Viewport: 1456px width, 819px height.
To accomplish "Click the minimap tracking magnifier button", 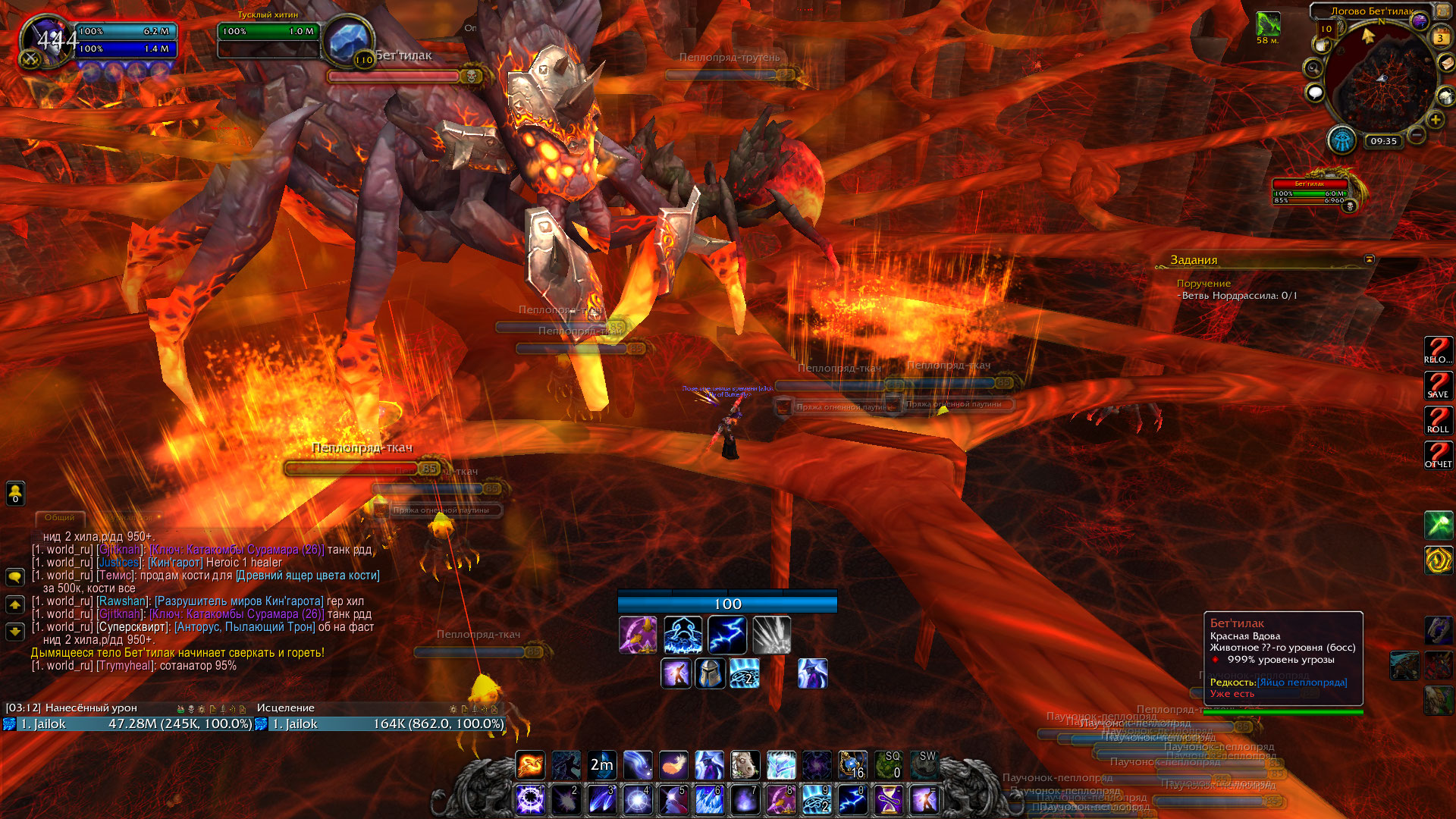I will [1313, 68].
